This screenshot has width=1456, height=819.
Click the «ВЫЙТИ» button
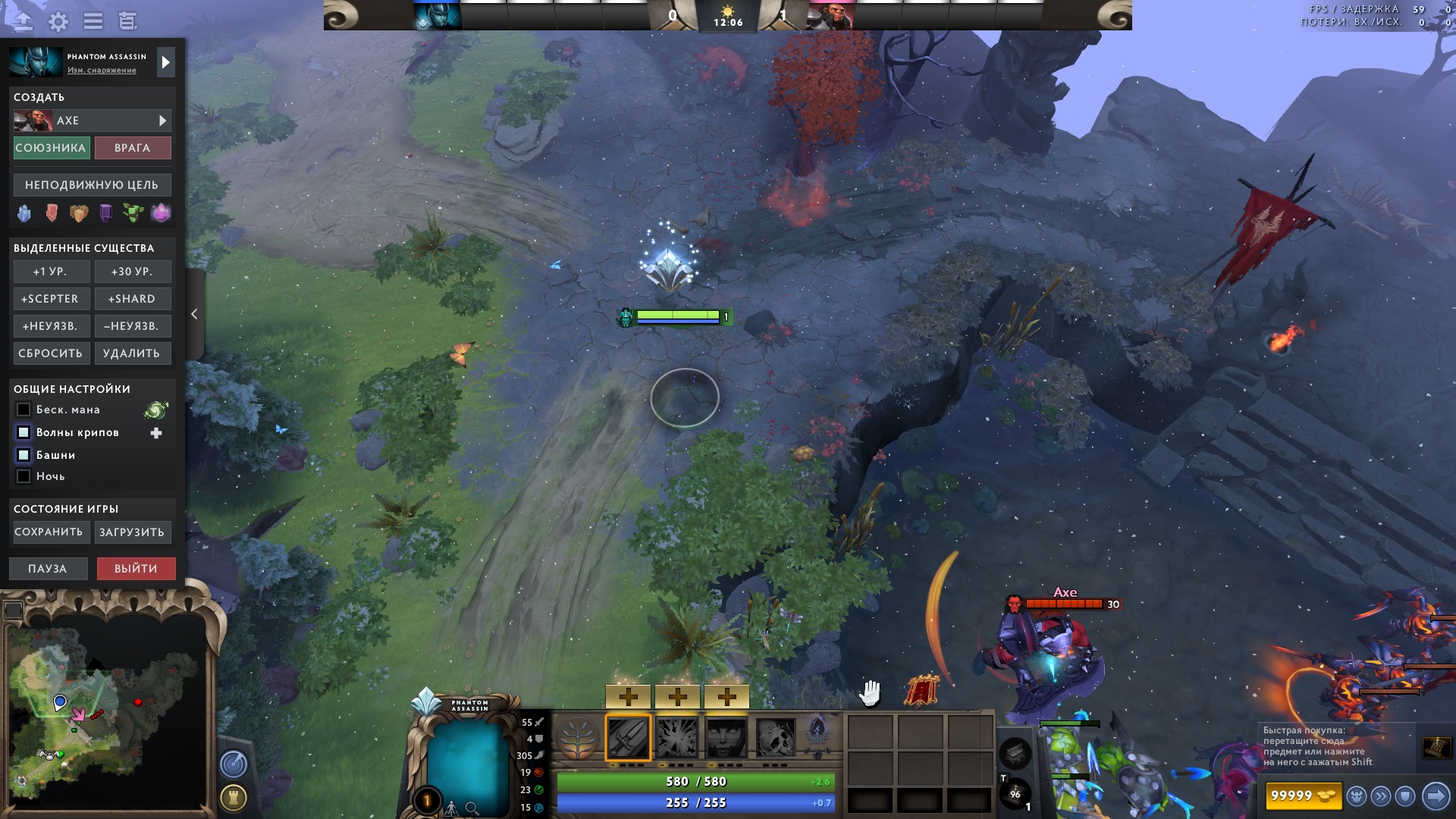(x=136, y=567)
